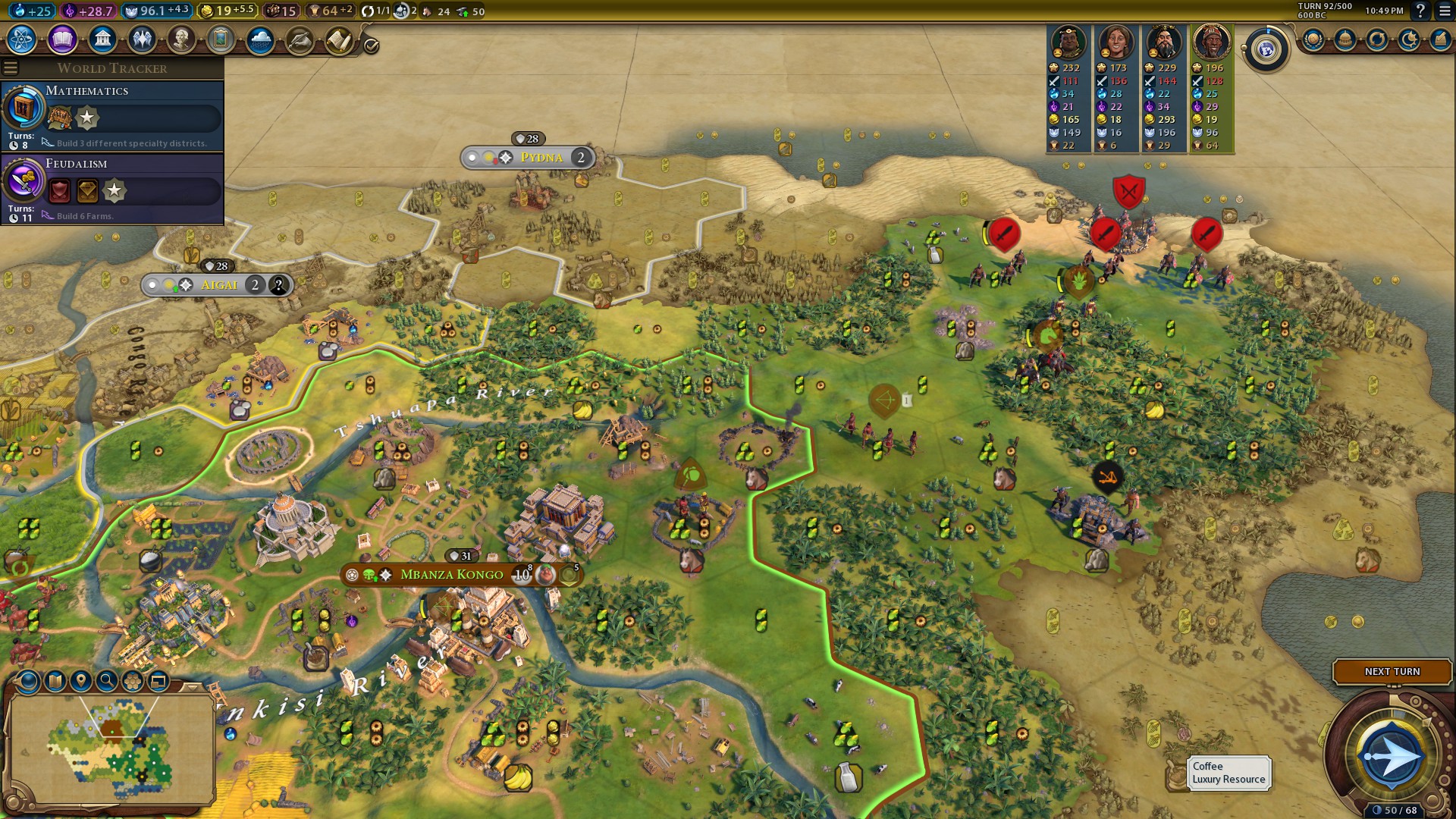Image resolution: width=1456 pixels, height=819 pixels.
Task: Toggle the minimap map pins button
Action: [81, 681]
